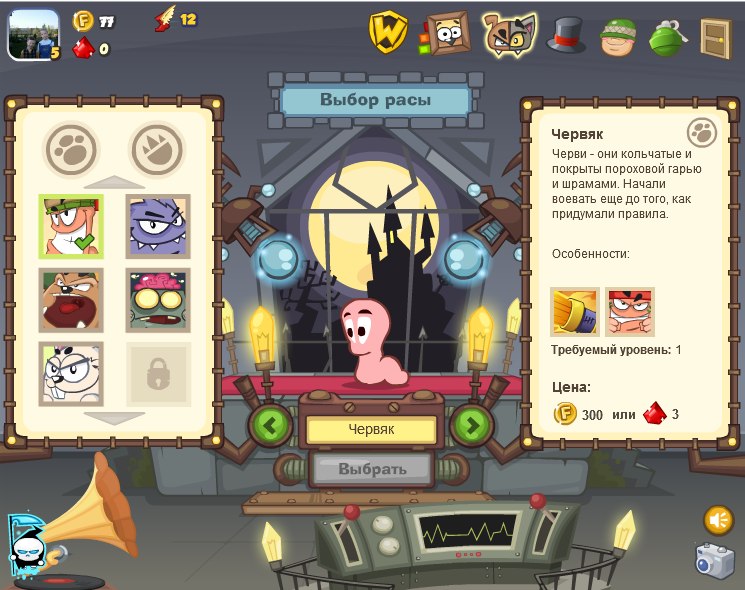Pick the red-bearded boar race portrait
Viewport: 745px width, 590px height.
click(x=71, y=300)
